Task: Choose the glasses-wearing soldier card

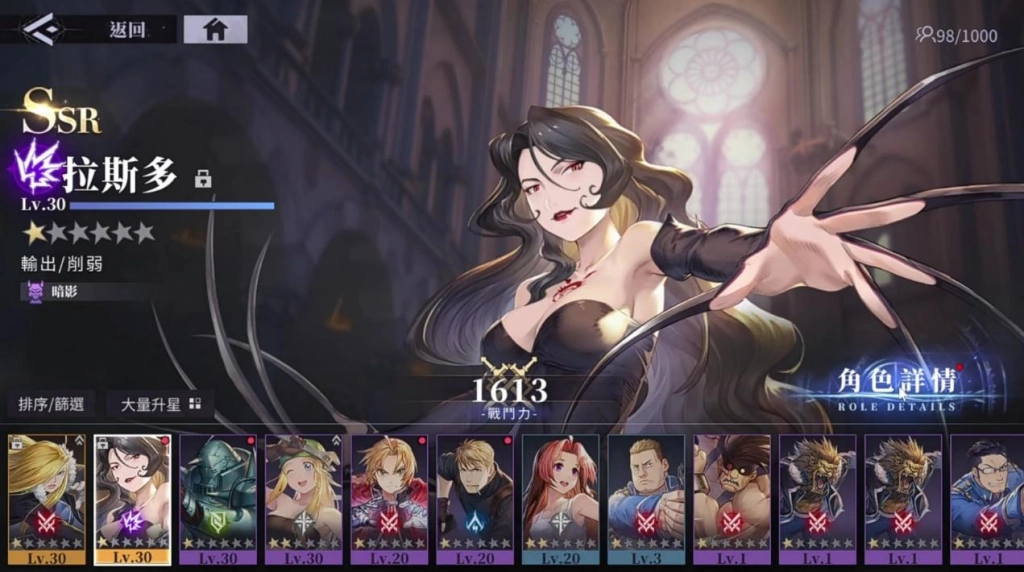Action: tap(987, 499)
